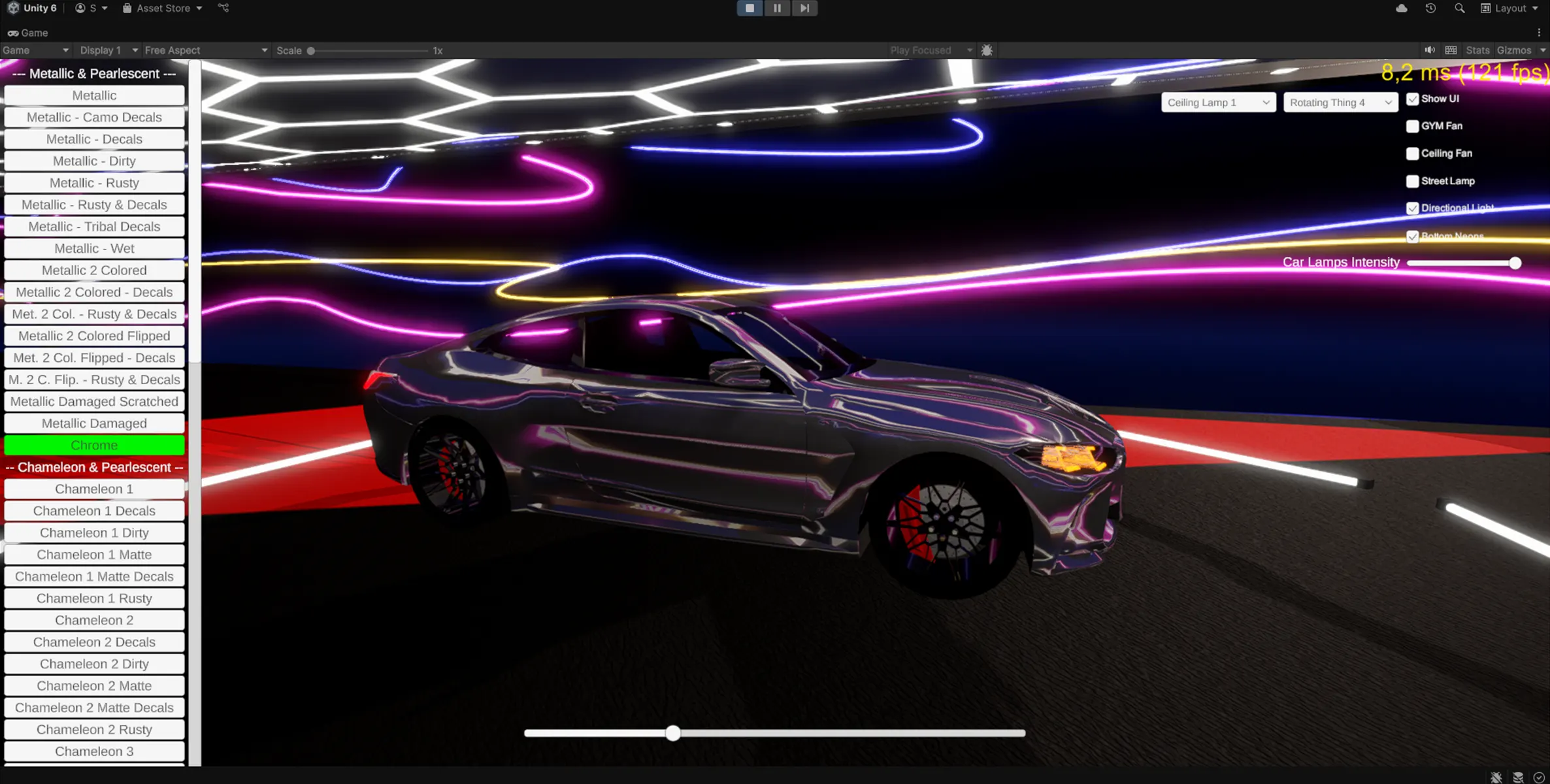Select Metallic 2 Colored Flipped paint
The height and width of the screenshot is (784, 1550).
coord(94,336)
